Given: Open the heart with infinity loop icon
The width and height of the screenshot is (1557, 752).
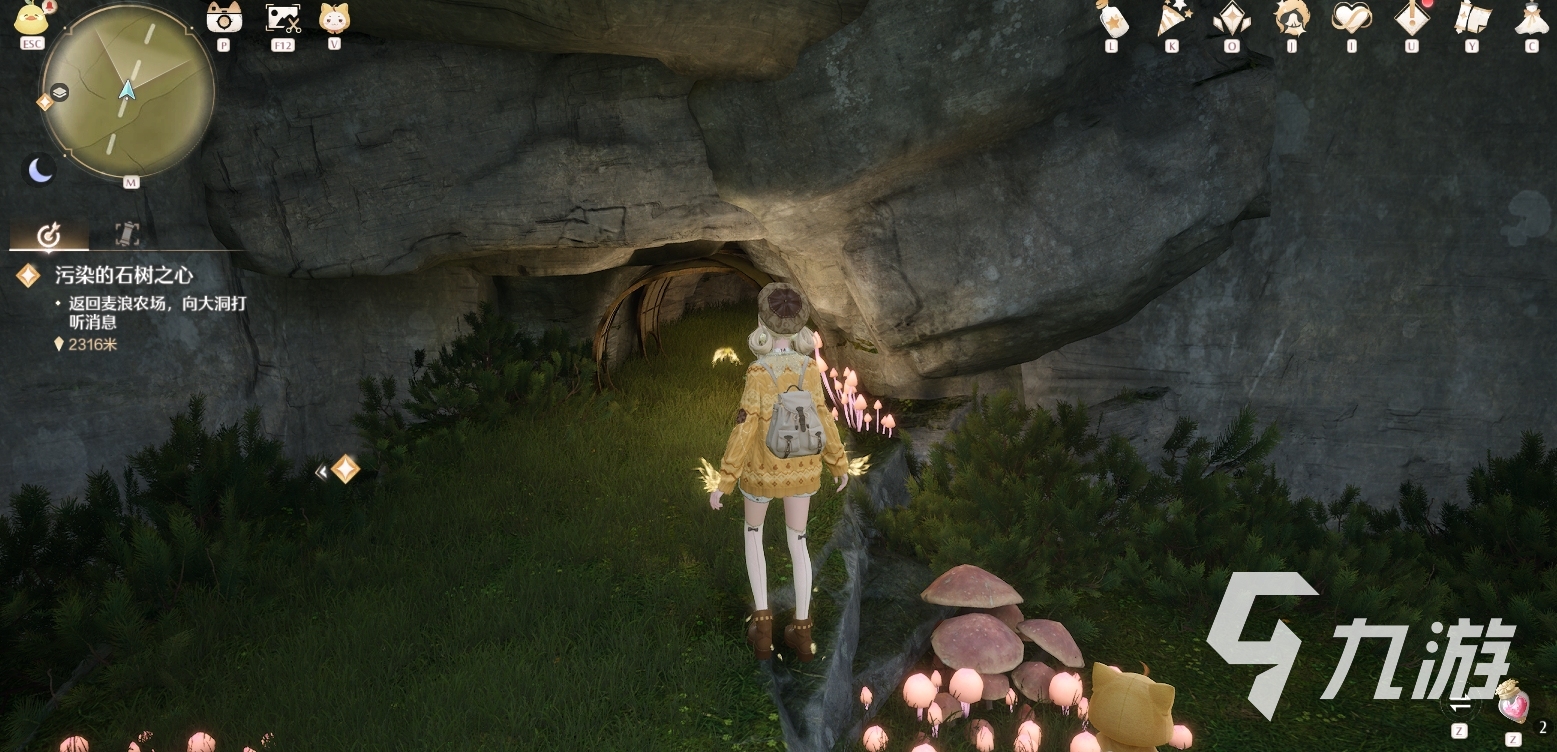Looking at the screenshot, I should (1351, 19).
